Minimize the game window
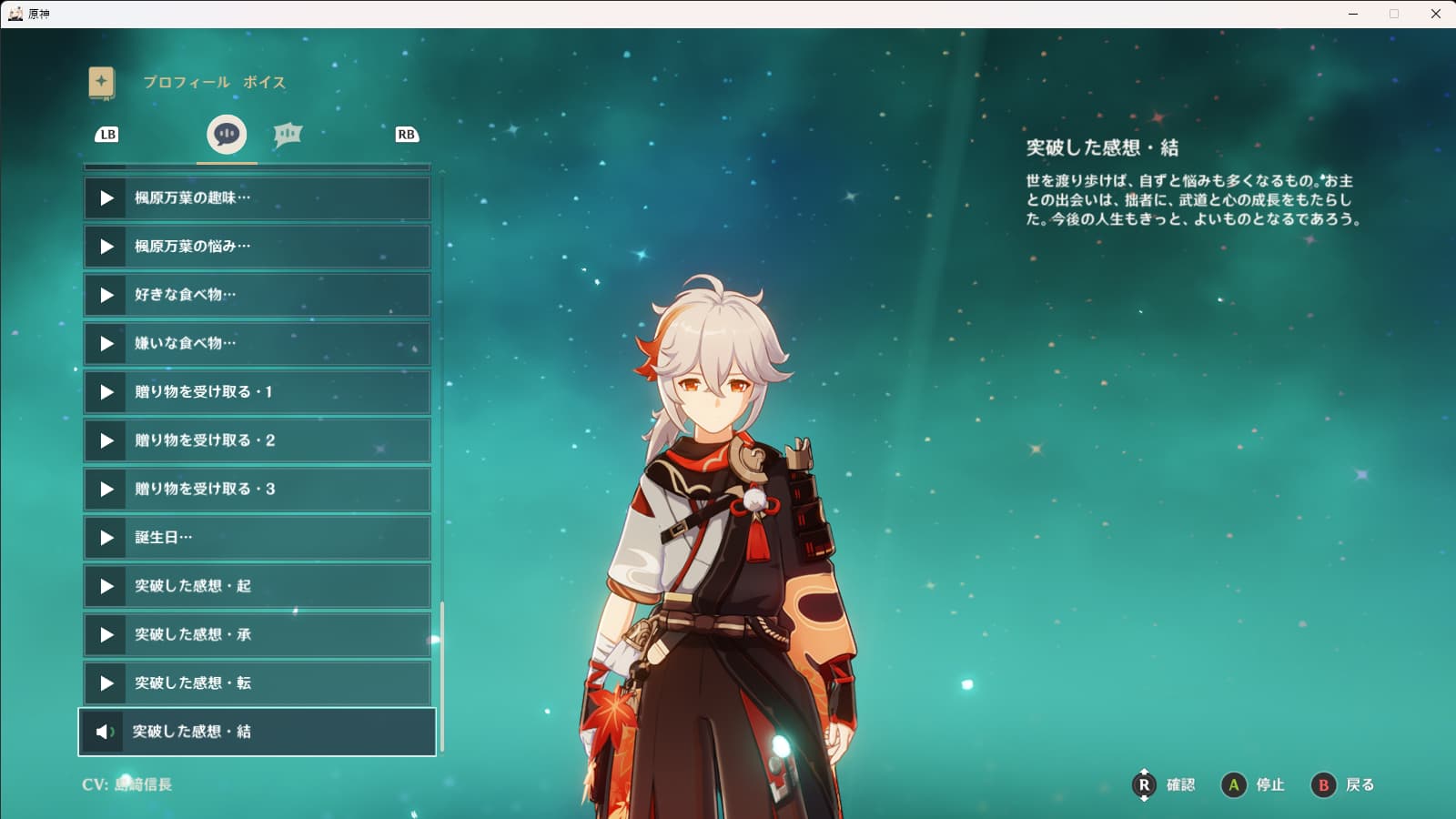Viewport: 1456px width, 819px height. [x=1353, y=14]
